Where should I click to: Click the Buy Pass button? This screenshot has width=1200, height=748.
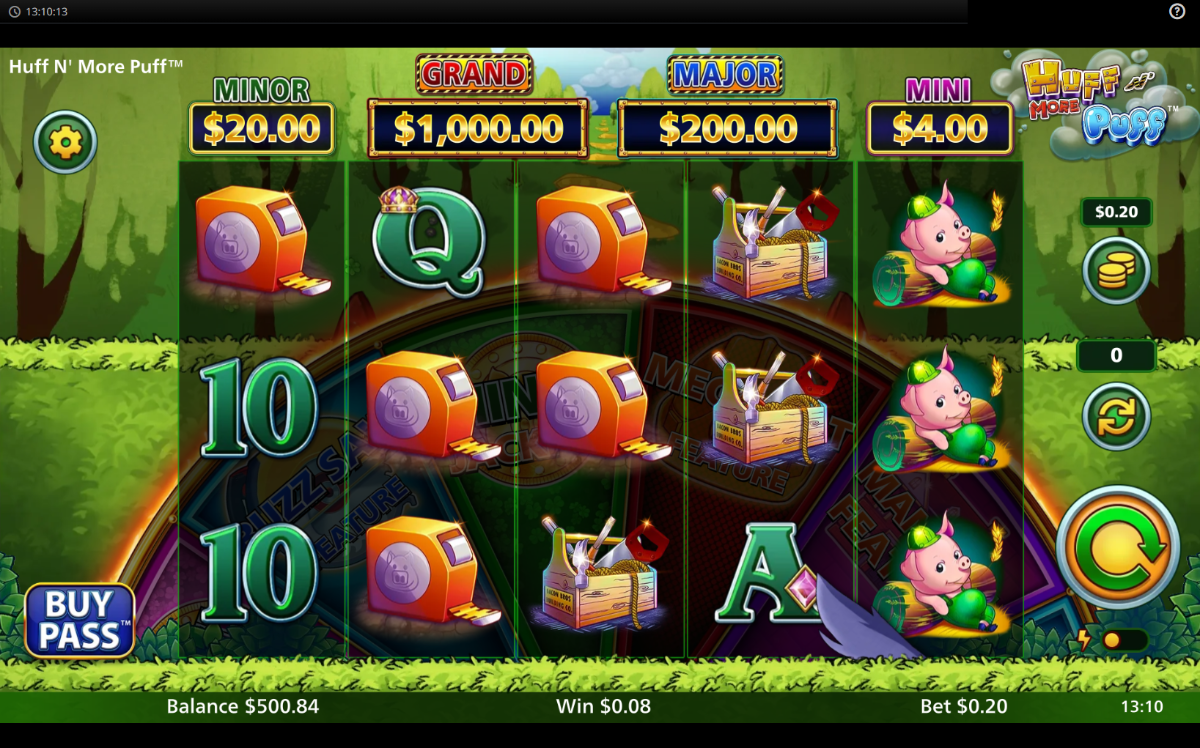point(80,620)
